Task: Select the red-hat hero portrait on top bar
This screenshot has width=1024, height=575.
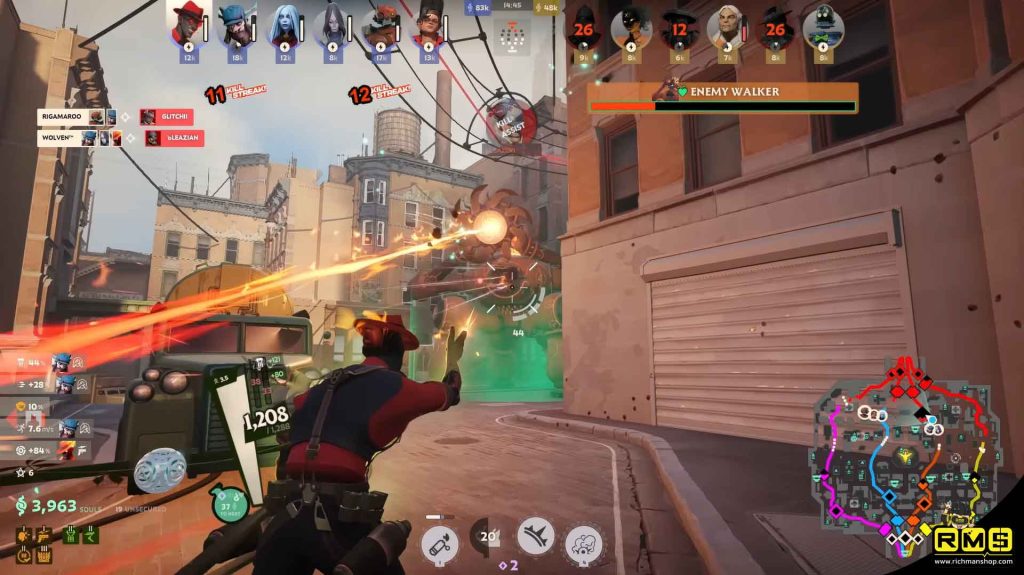Action: coord(187,27)
